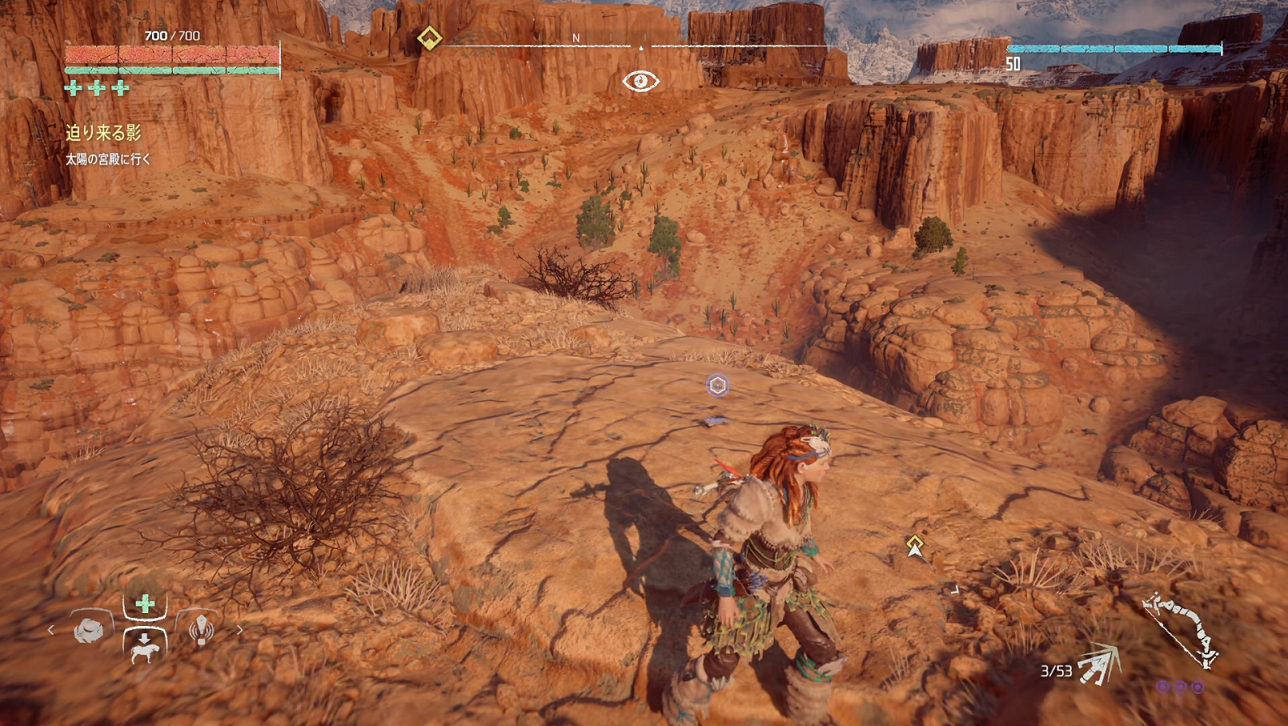Select the yellow quest waypoint marker near Aloy
The image size is (1288, 726).
[915, 545]
